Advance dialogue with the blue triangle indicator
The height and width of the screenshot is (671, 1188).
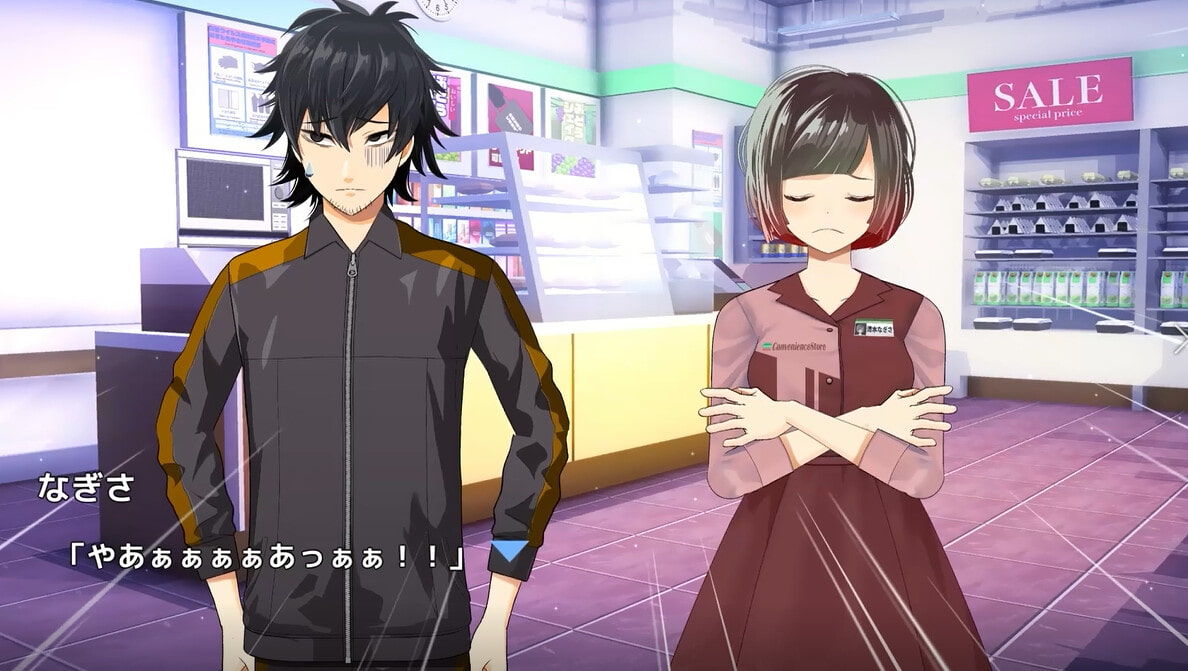click(512, 553)
